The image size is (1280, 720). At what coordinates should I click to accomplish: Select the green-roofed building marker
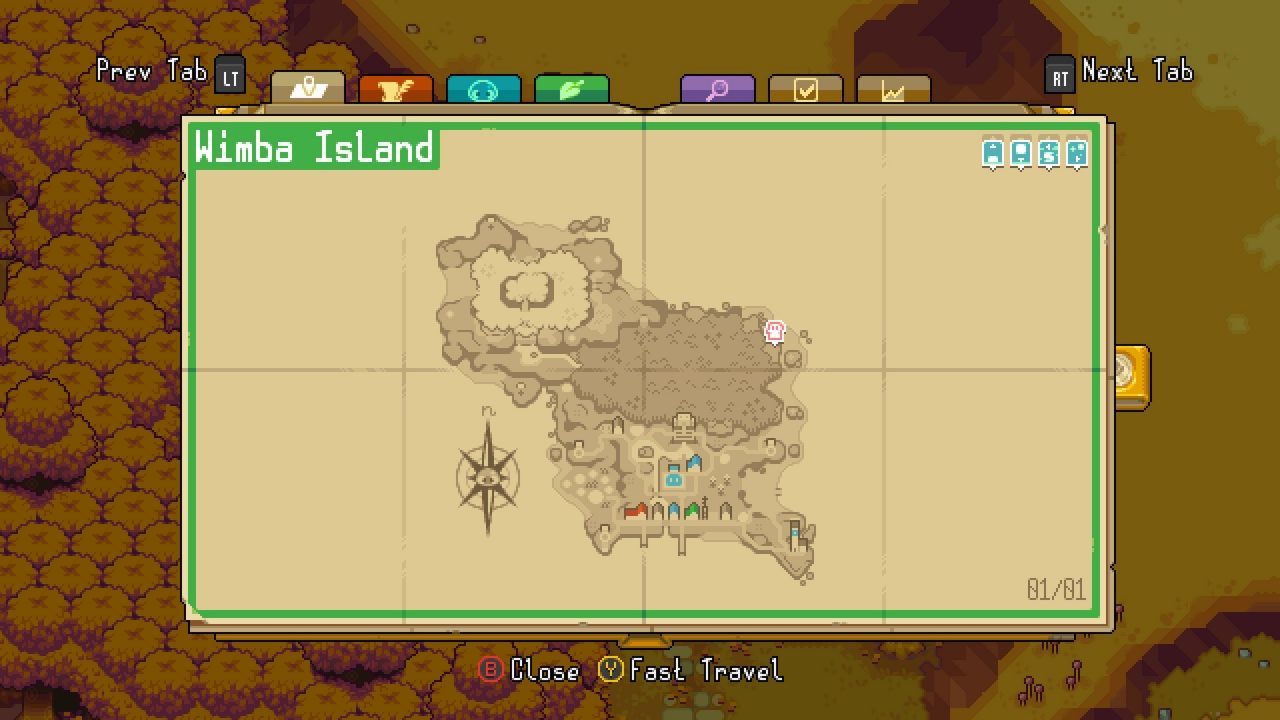[x=691, y=510]
